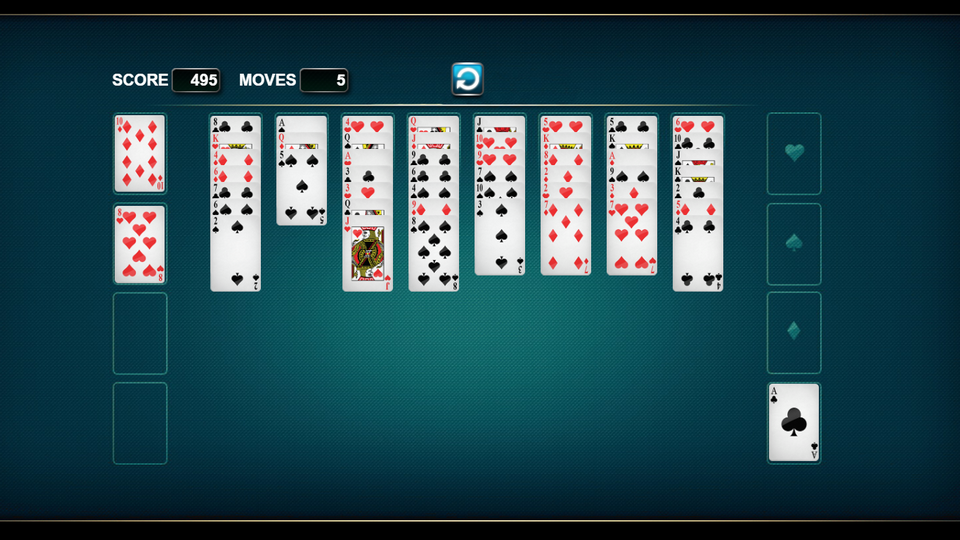Choose the 7 of diamonds card

click(565, 240)
